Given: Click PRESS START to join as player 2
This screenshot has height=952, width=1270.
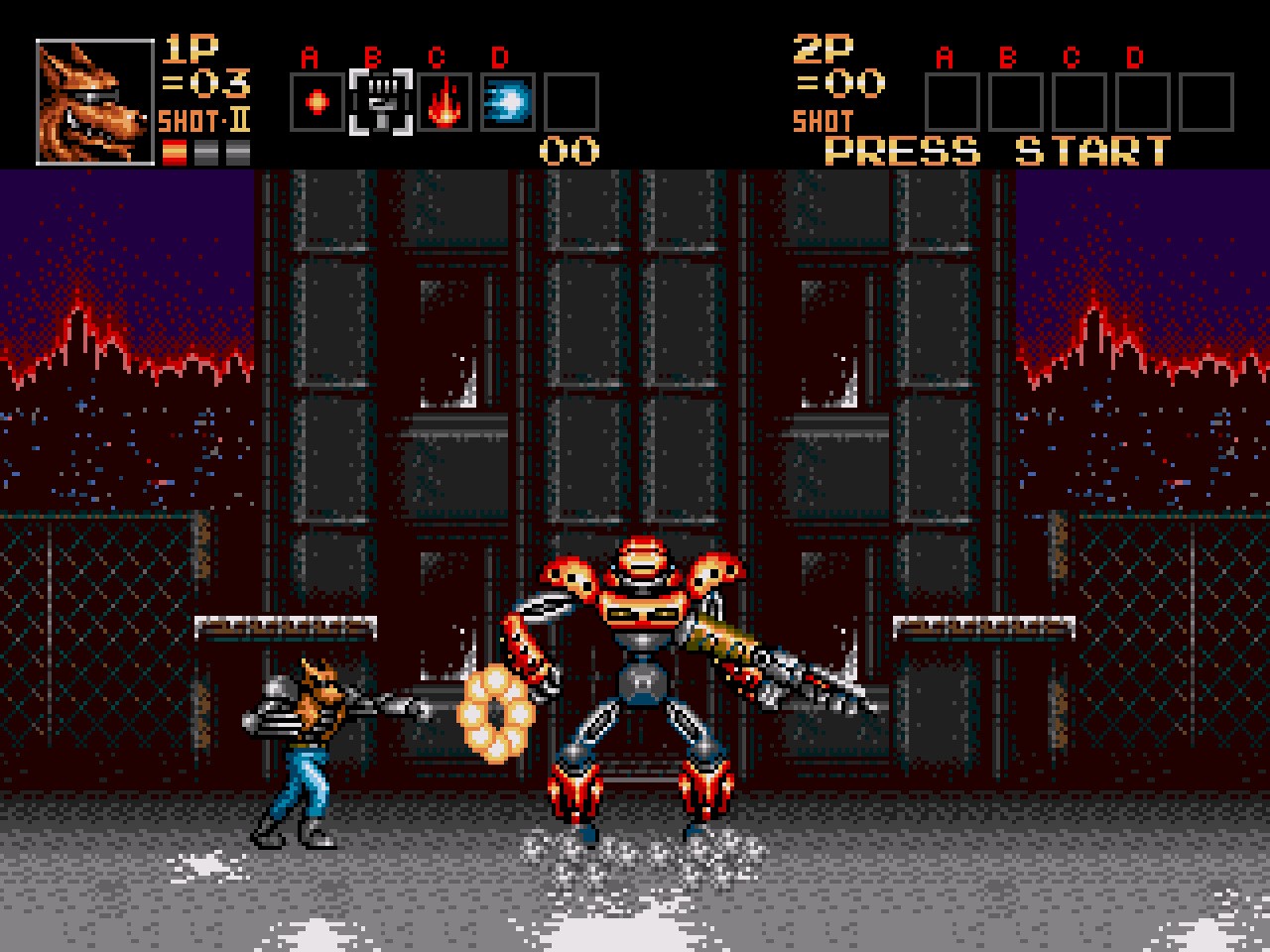Looking at the screenshot, I should [995, 150].
